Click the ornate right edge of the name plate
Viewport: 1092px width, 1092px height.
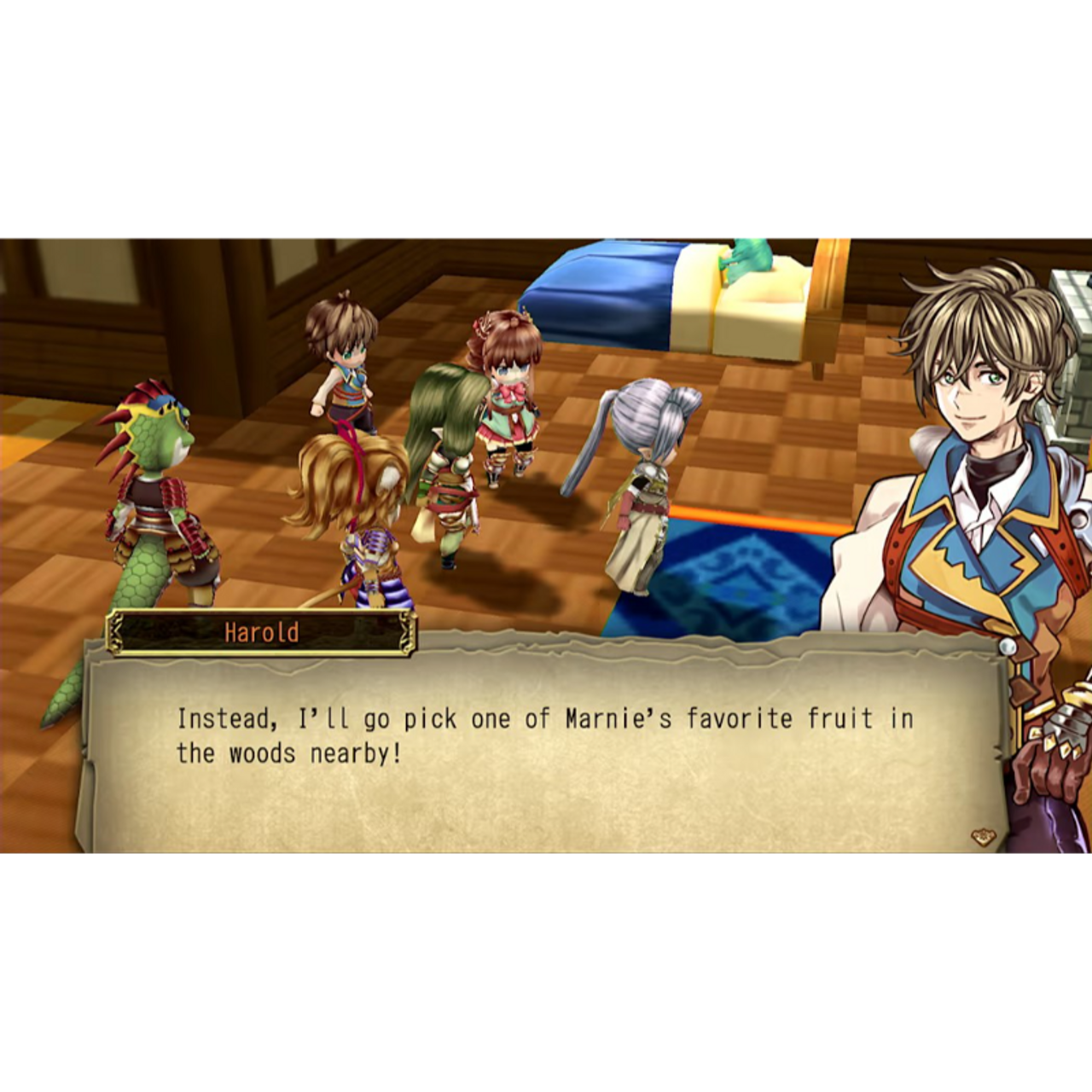point(405,633)
